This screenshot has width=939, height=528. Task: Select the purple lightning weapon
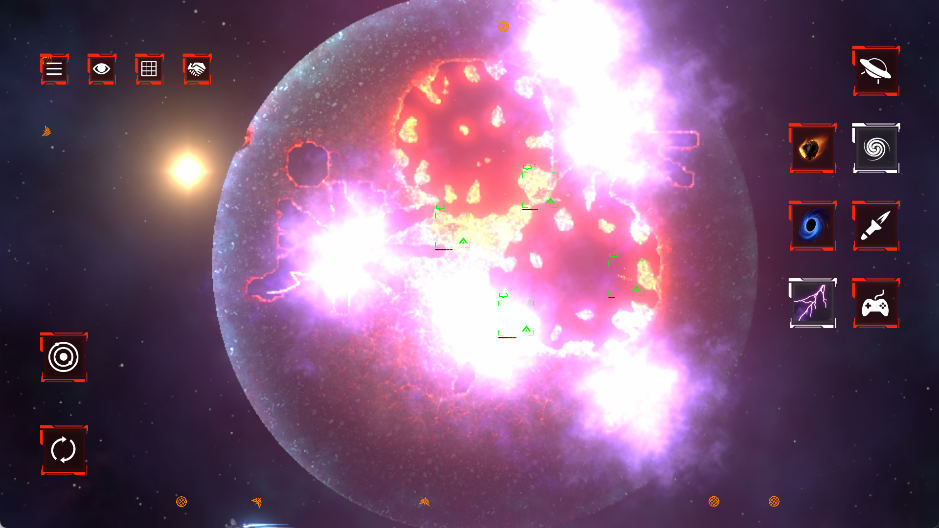pyautogui.click(x=812, y=303)
